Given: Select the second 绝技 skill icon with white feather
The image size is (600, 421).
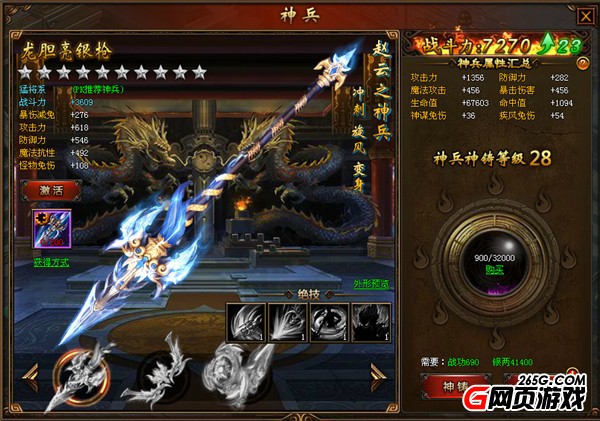Looking at the screenshot, I should pyautogui.click(x=286, y=321).
